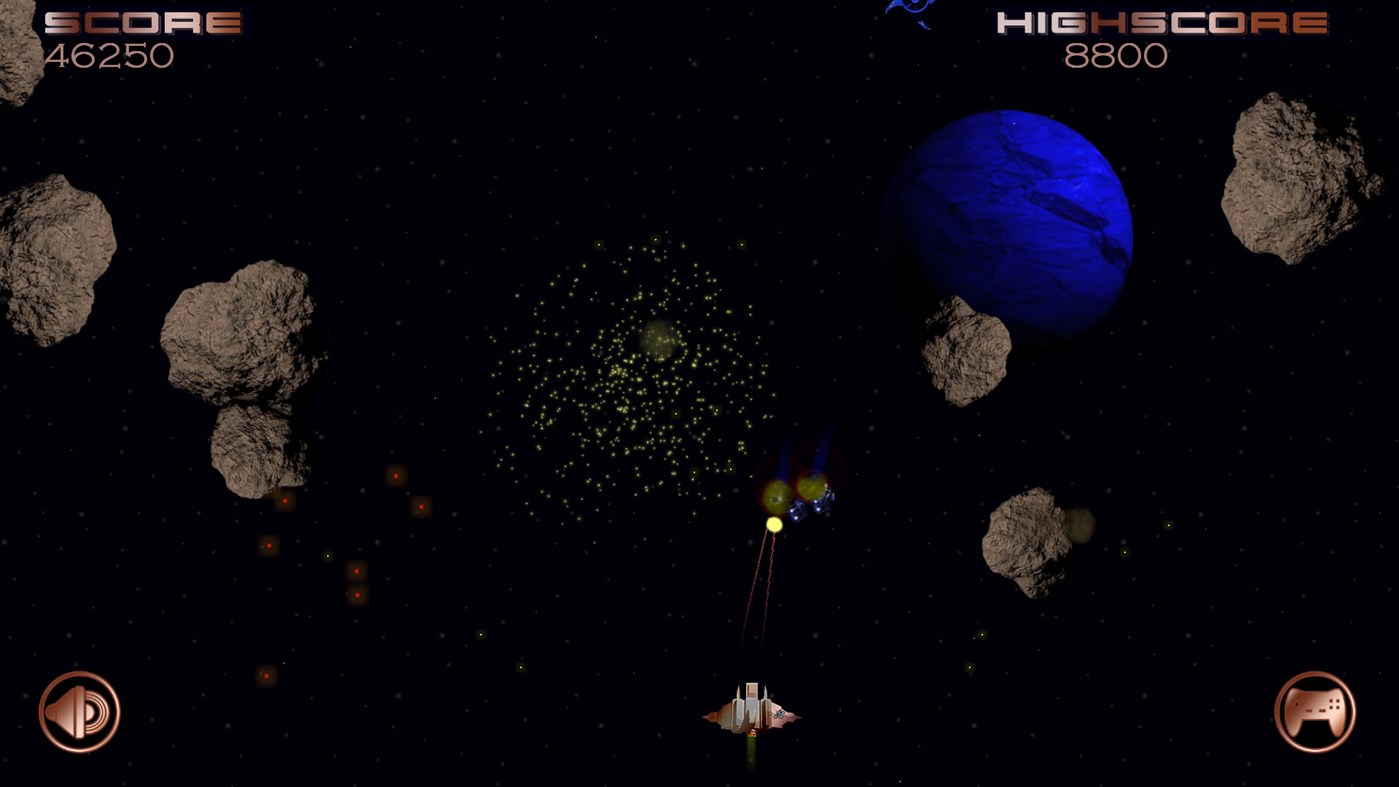The width and height of the screenshot is (1399, 787).
Task: Open controller settings with gamepad icon
Action: (1315, 711)
